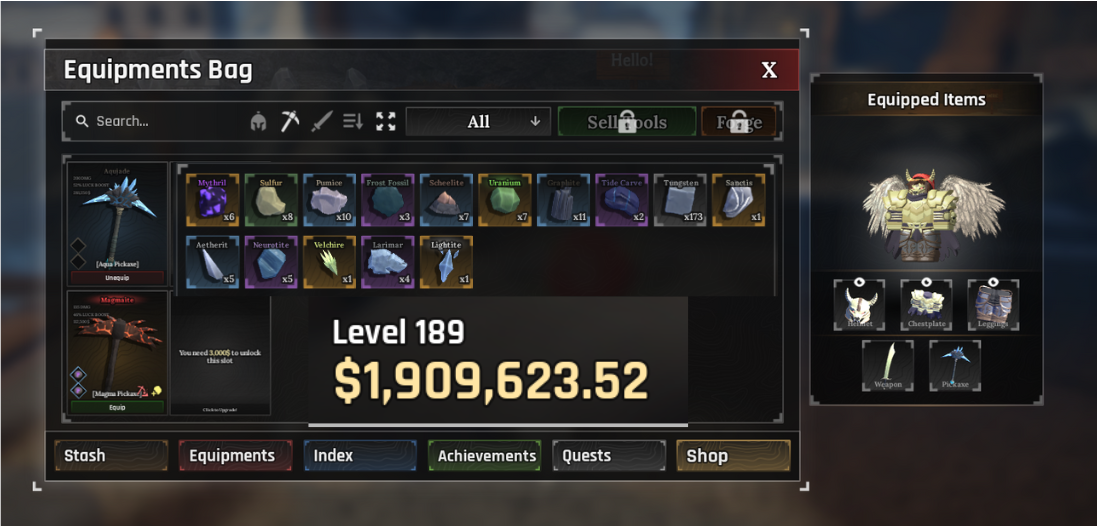
Task: Select the equipped Helmet slot
Action: click(859, 305)
